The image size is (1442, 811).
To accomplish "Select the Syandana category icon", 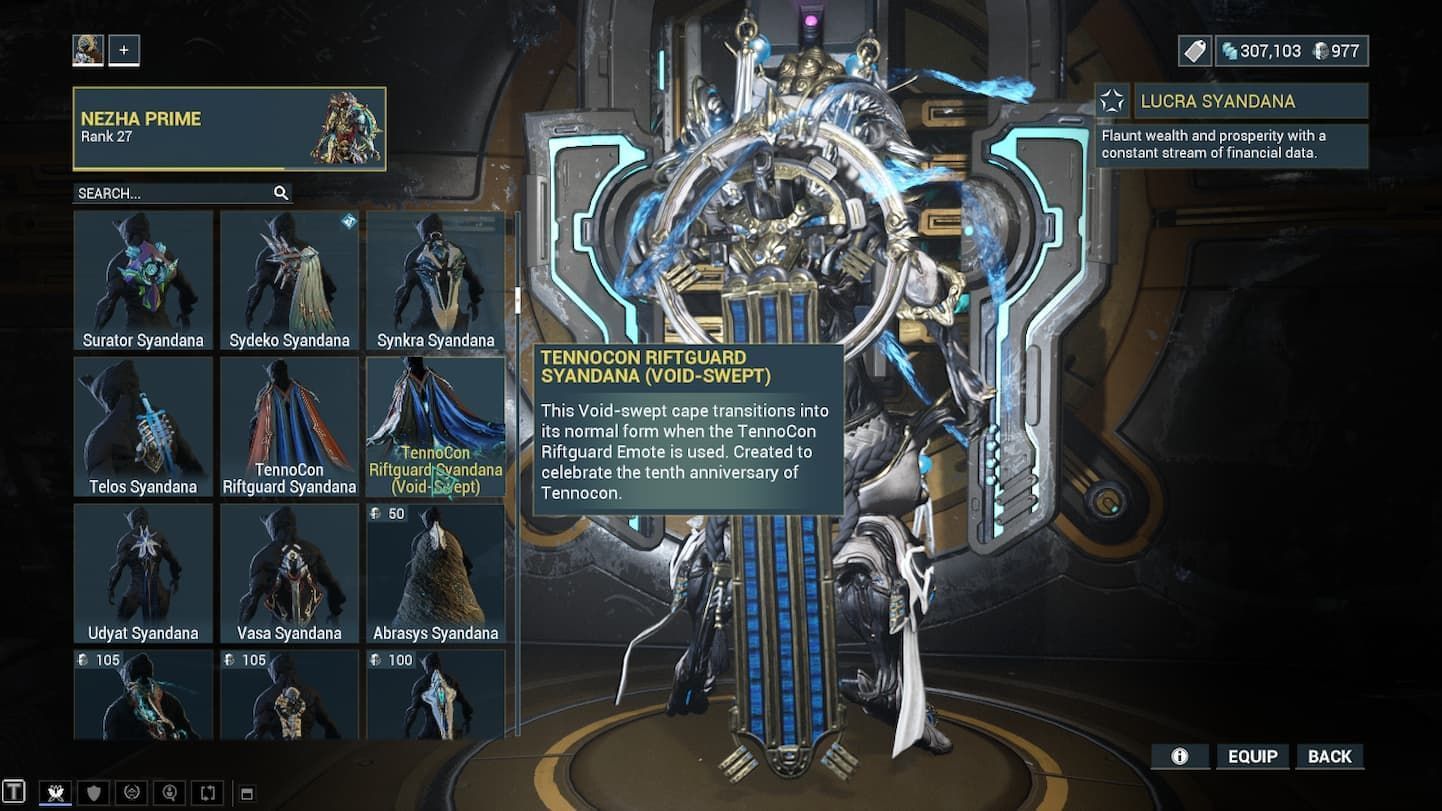I will [56, 793].
